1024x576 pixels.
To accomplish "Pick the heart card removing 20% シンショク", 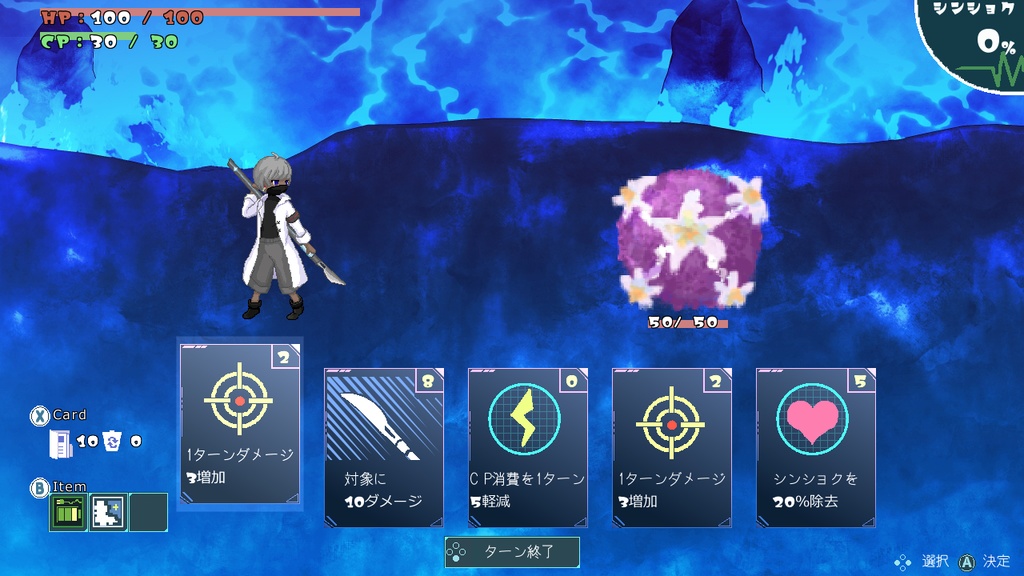I will coord(816,447).
